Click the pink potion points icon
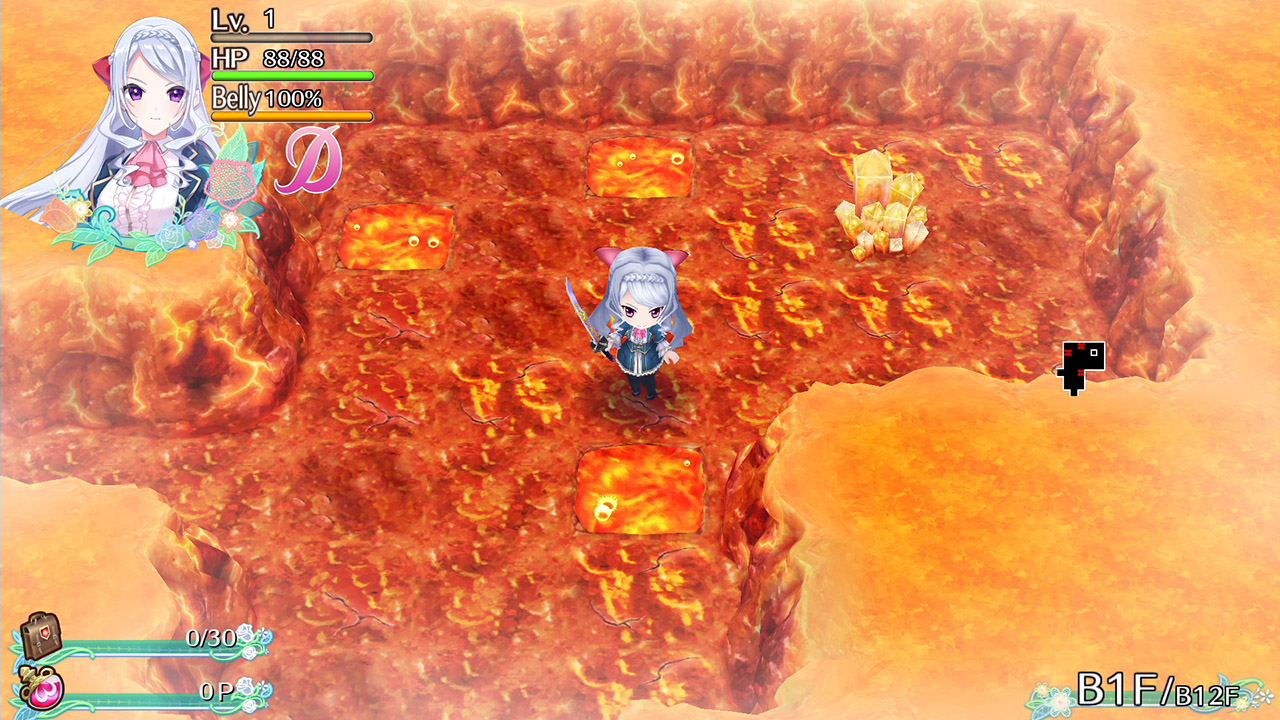The height and width of the screenshot is (720, 1280). (45, 690)
